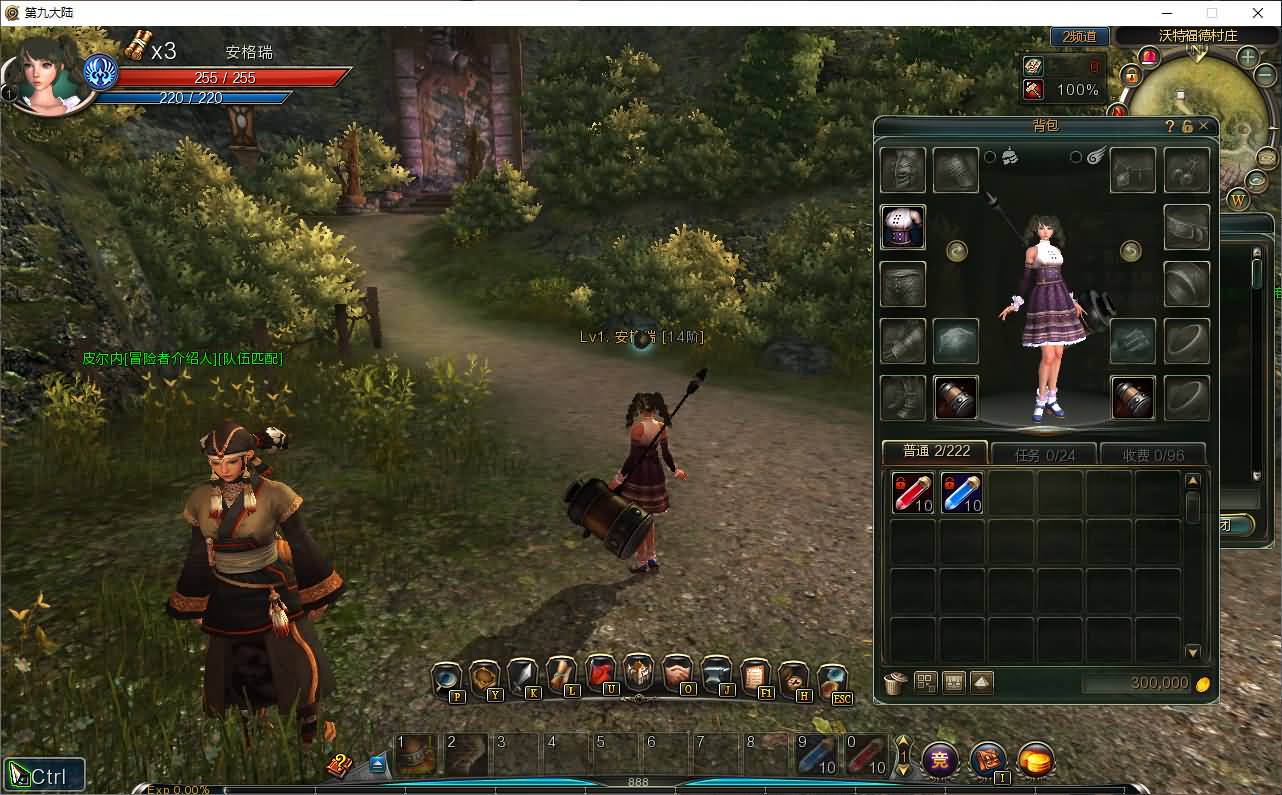Open the magnifying glass menu icon (P)

tap(446, 679)
